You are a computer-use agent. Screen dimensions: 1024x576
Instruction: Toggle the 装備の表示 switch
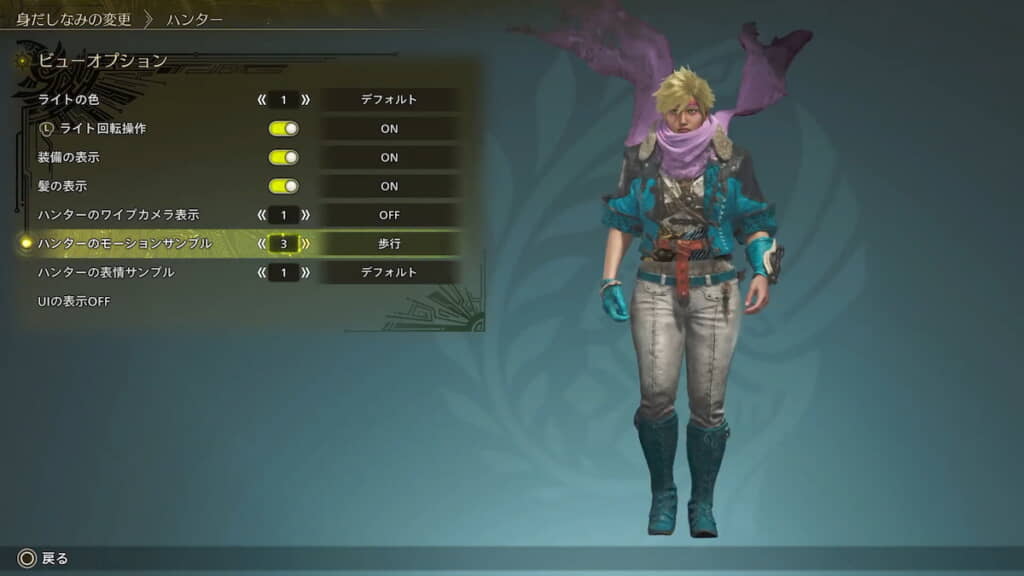[284, 157]
